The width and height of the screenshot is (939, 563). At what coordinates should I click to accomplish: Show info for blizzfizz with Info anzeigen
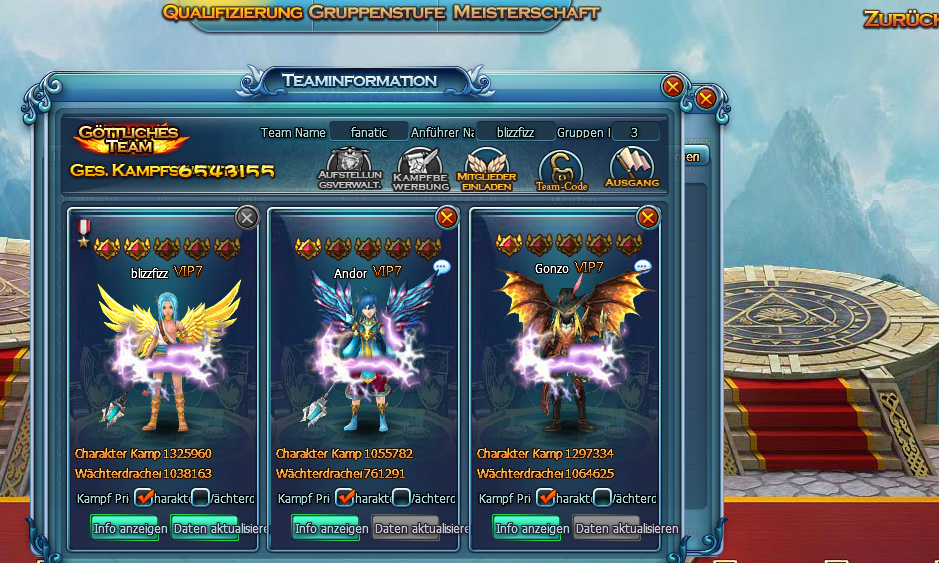[x=124, y=528]
